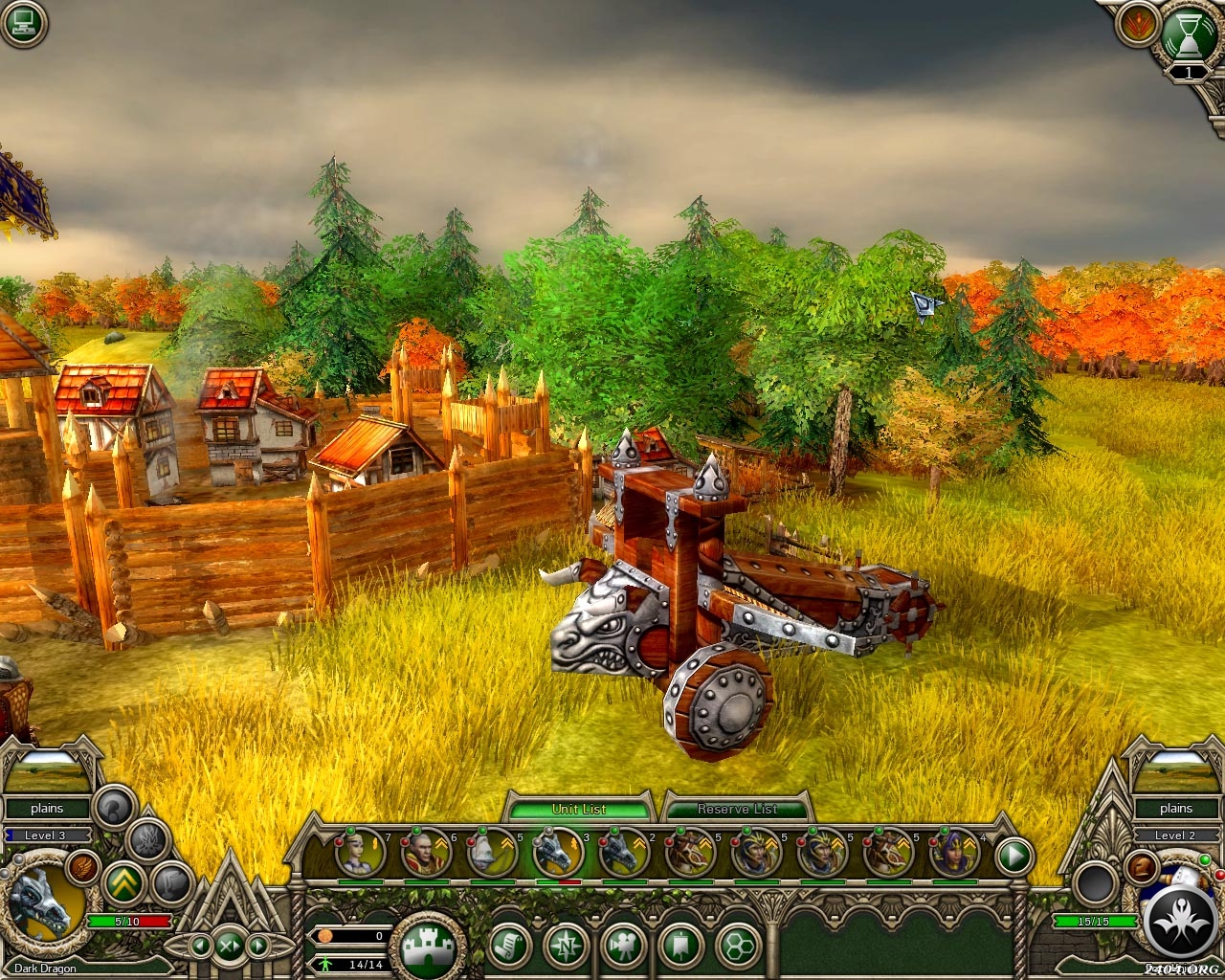End turn with the hourglass button
1225x980 pixels.
pyautogui.click(x=1188, y=34)
